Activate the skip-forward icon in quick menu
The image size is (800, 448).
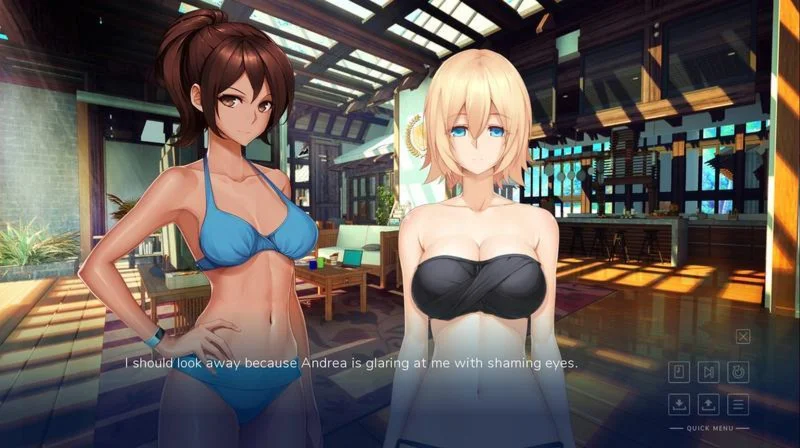tap(708, 372)
